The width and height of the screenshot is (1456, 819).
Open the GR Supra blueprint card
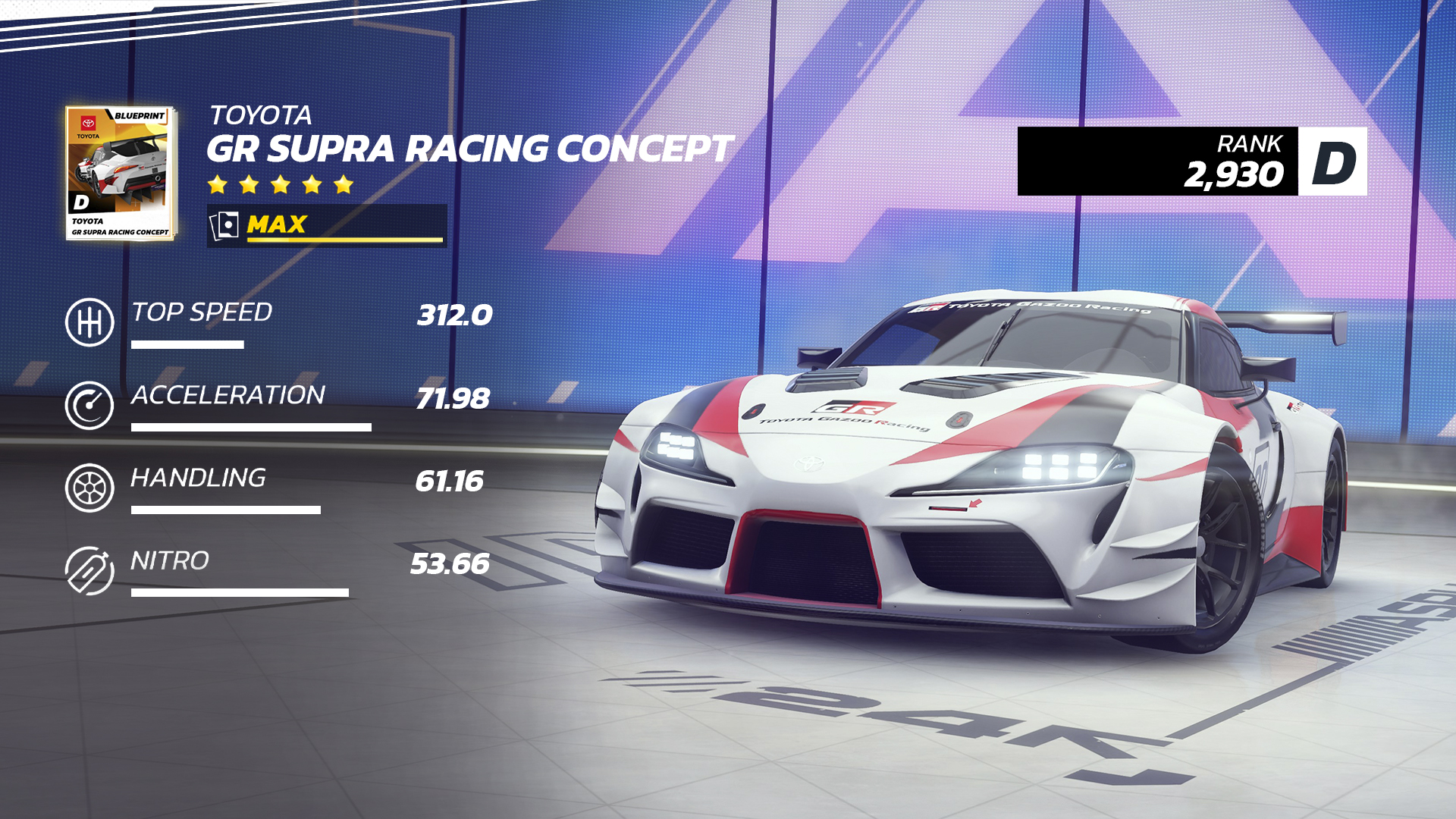coord(121,171)
